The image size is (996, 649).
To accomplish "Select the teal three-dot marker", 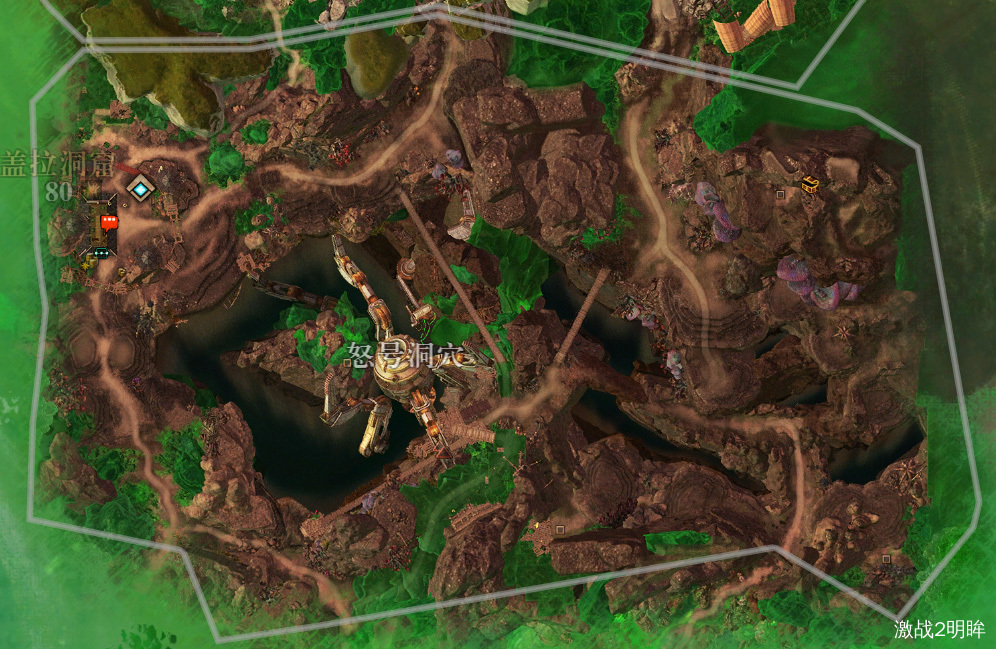I will (x=101, y=252).
